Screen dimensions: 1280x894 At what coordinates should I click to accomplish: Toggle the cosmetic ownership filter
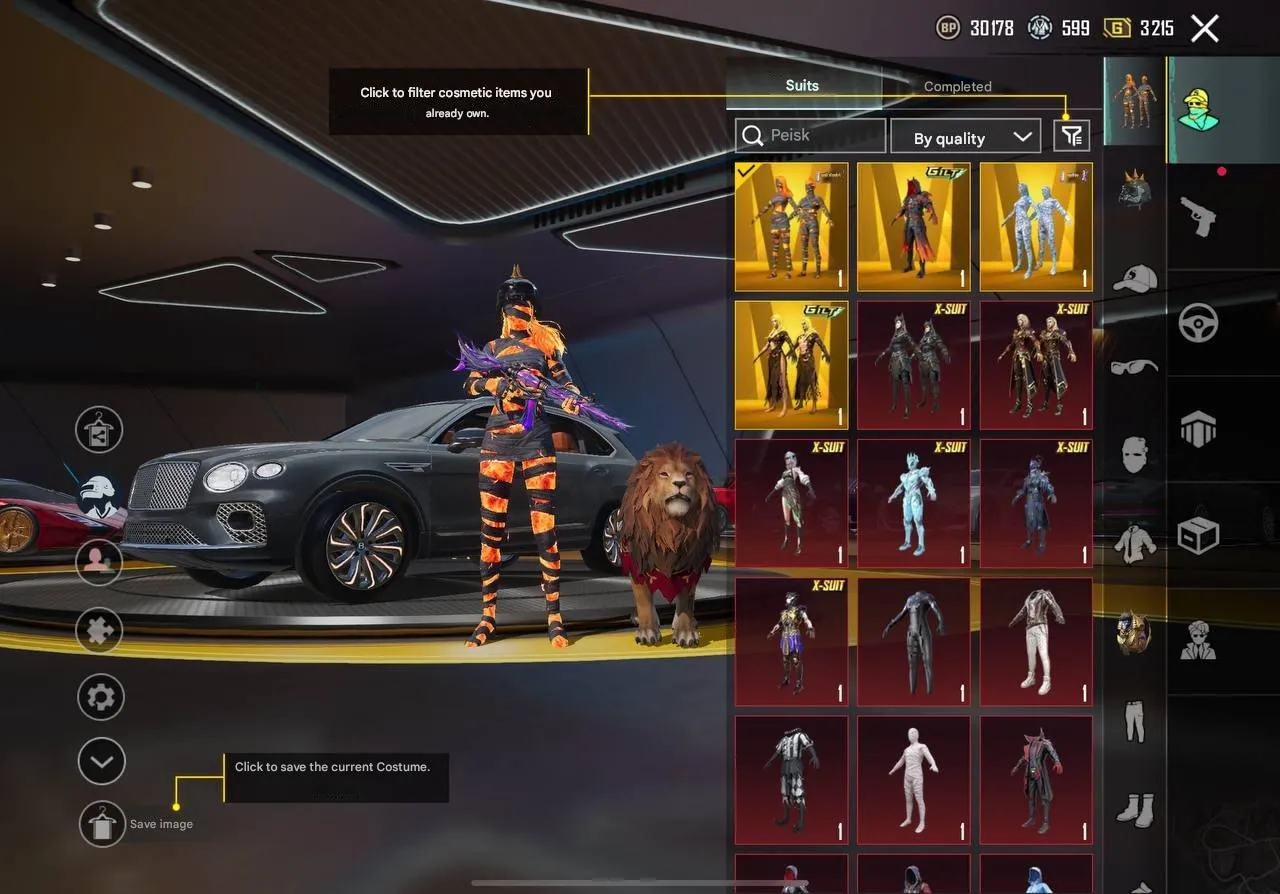coord(1070,135)
